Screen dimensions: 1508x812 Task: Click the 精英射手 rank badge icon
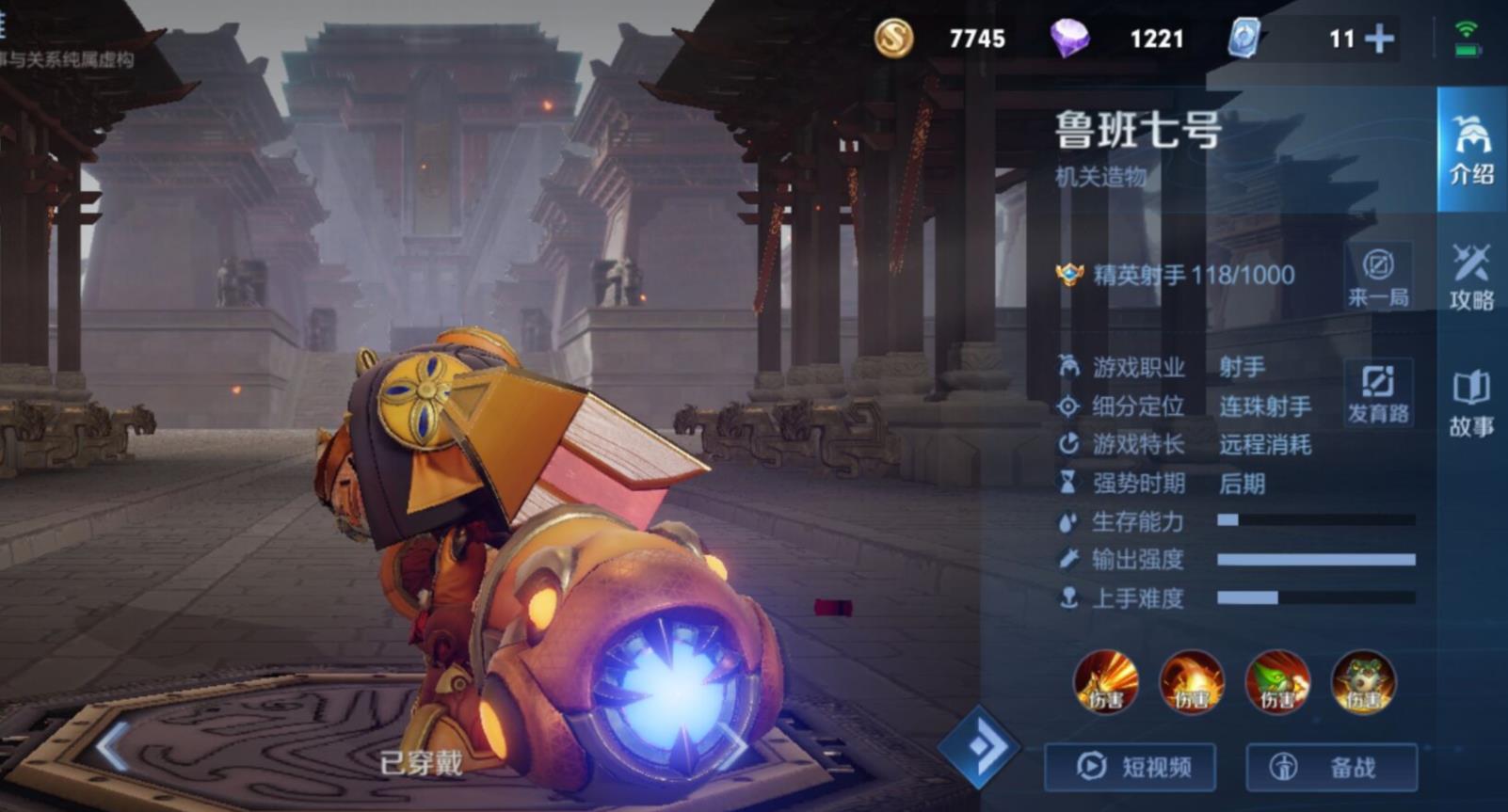1068,276
